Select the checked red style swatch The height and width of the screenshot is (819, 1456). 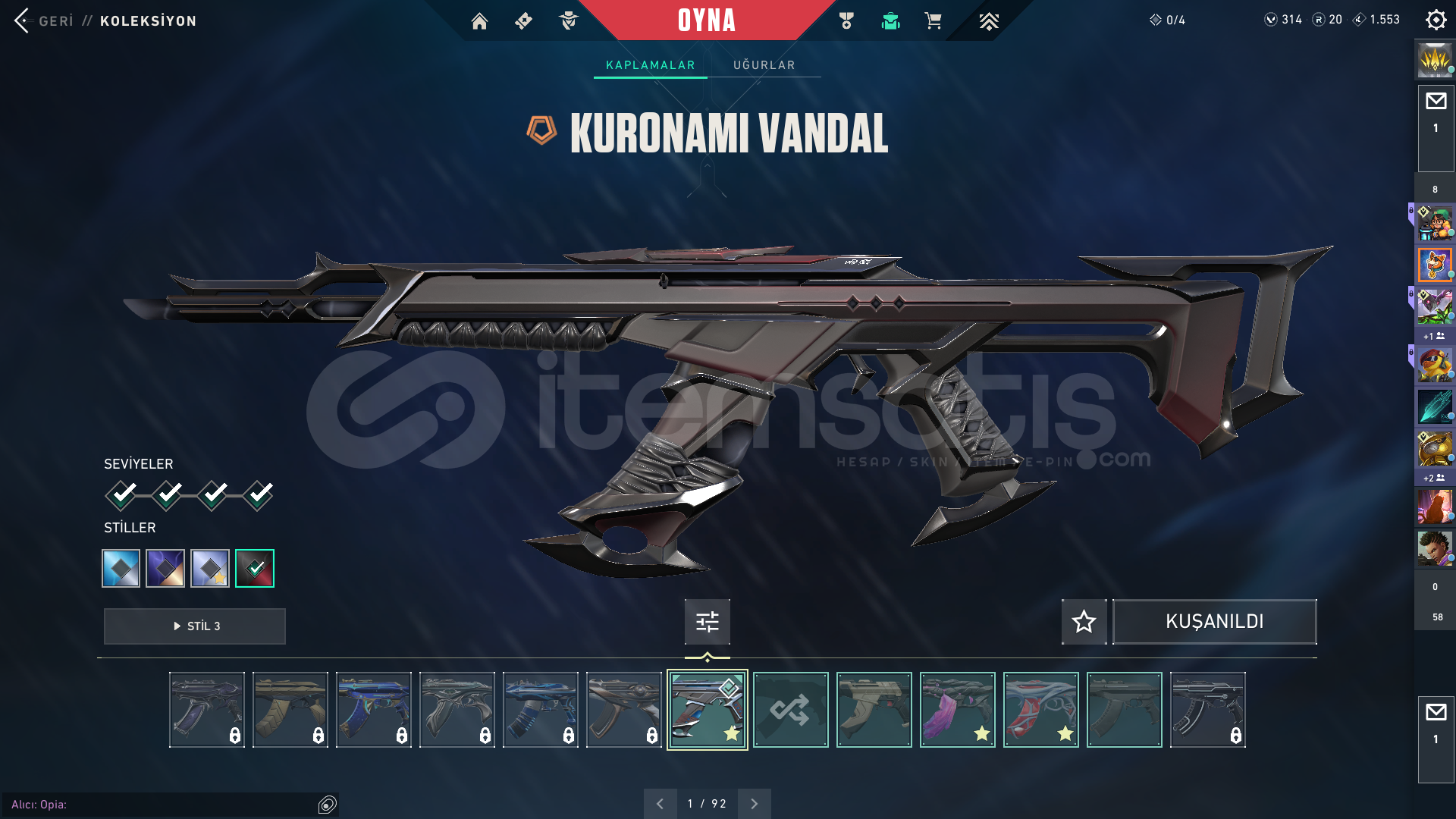click(255, 568)
